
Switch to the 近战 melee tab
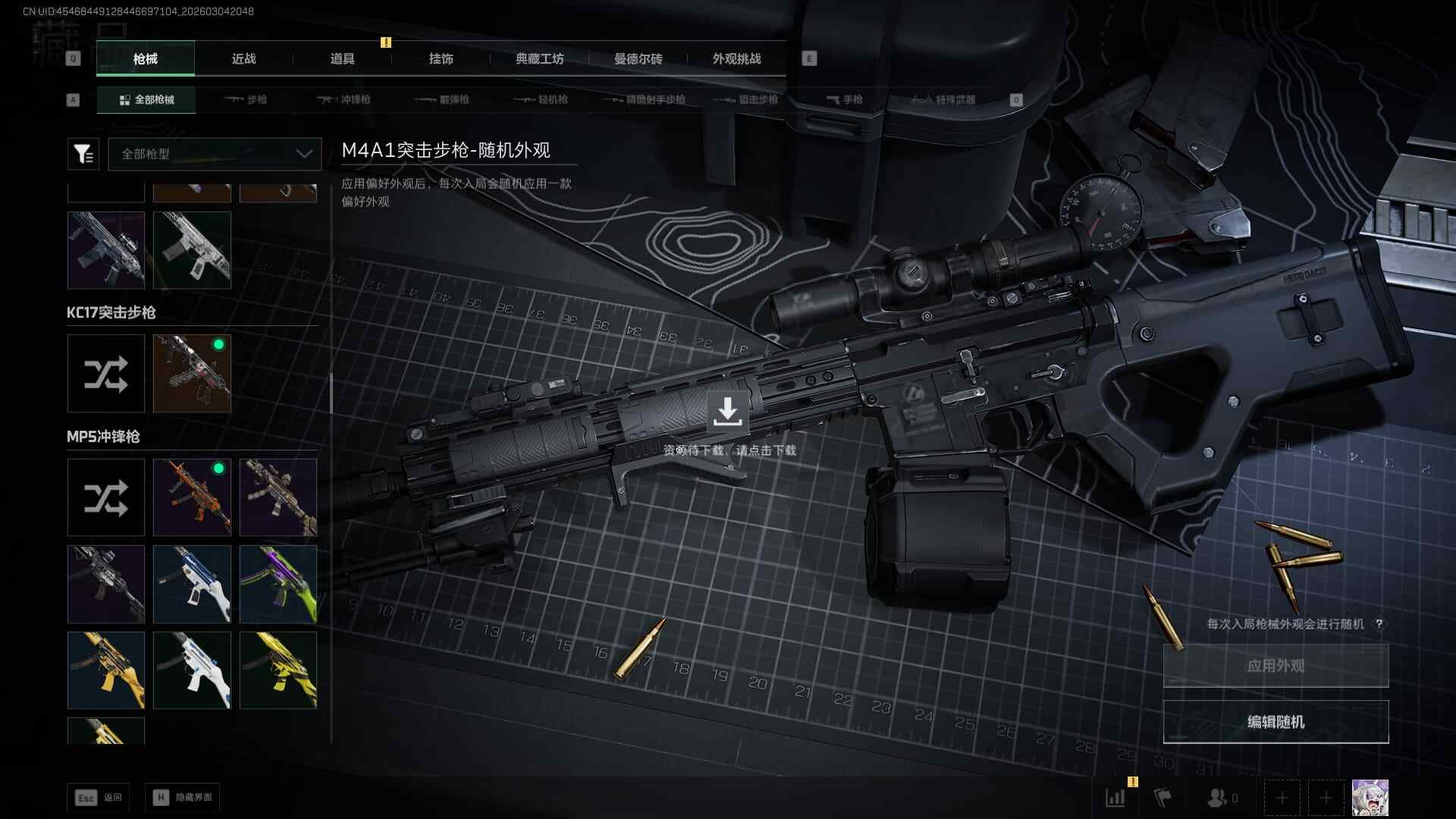pyautogui.click(x=243, y=58)
